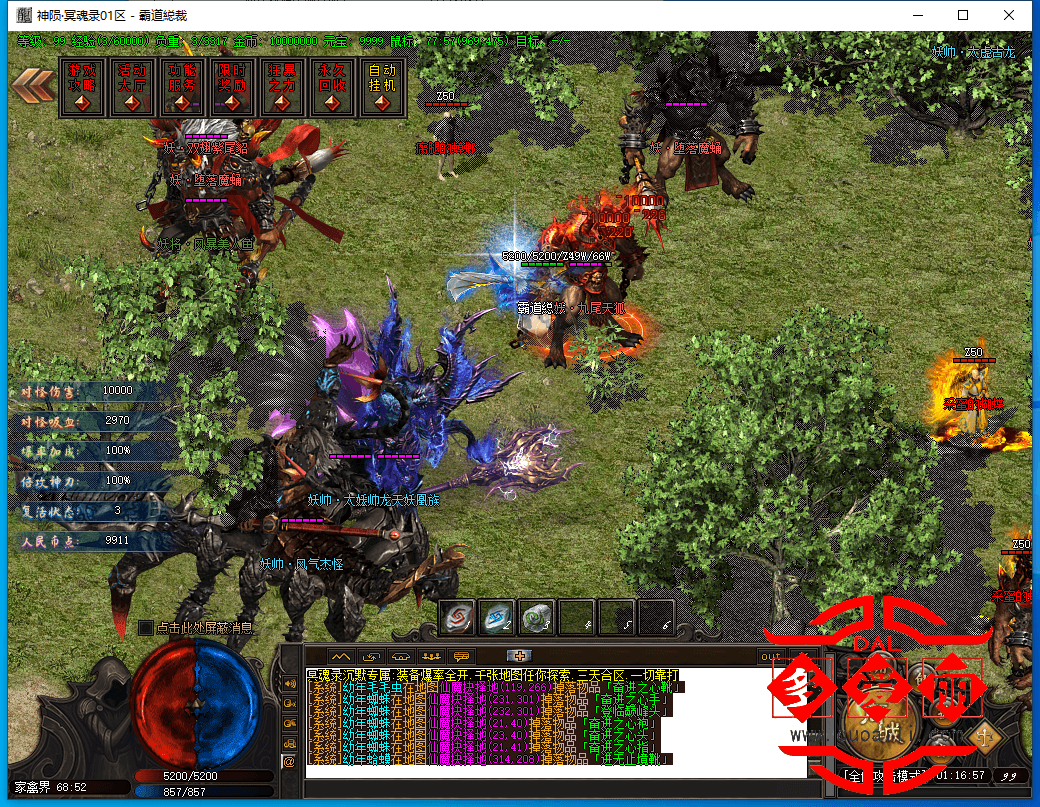1040x807 pixels.
Task: Click the 'out' button on chat bar
Action: (x=771, y=657)
